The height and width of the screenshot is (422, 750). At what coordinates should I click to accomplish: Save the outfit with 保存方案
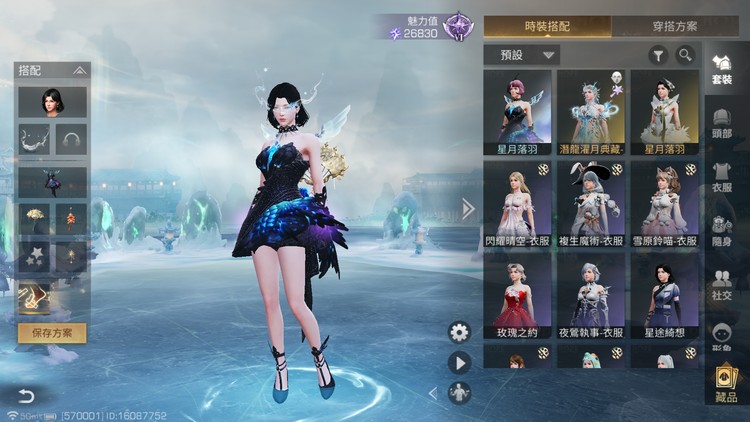click(52, 333)
